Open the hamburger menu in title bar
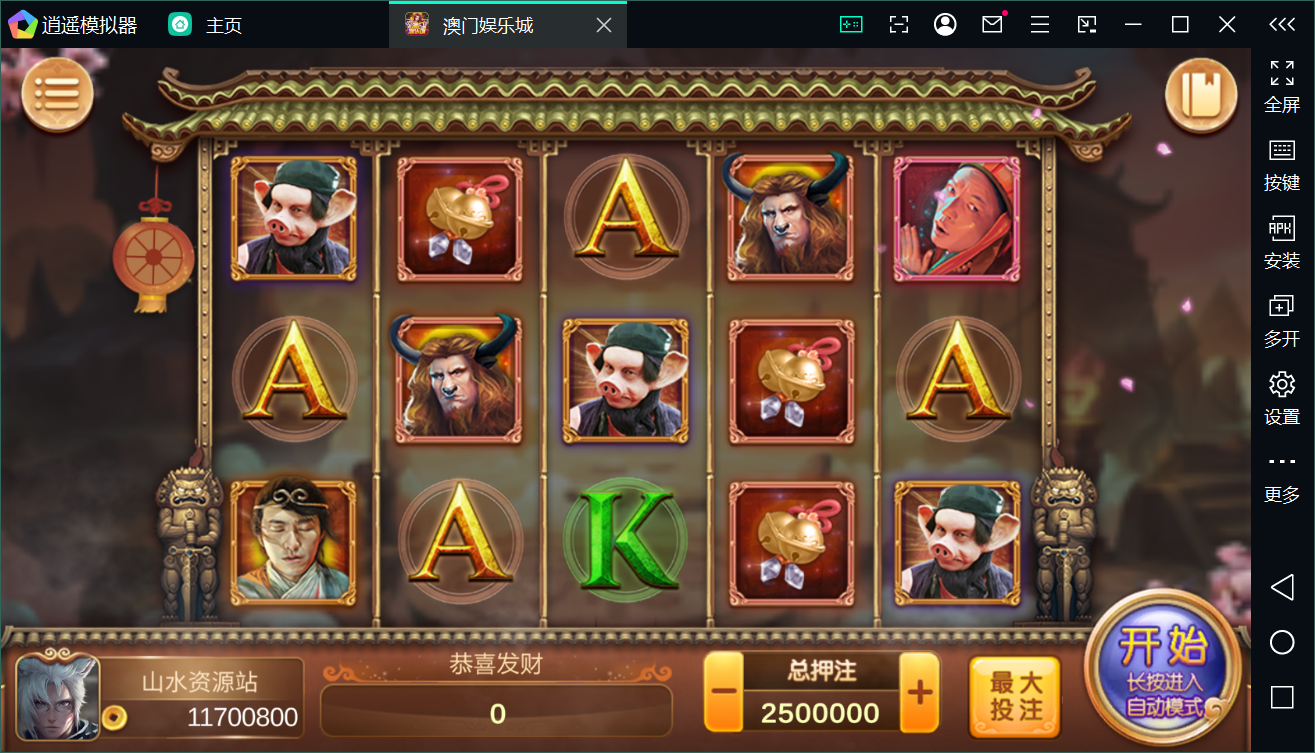 [1039, 24]
